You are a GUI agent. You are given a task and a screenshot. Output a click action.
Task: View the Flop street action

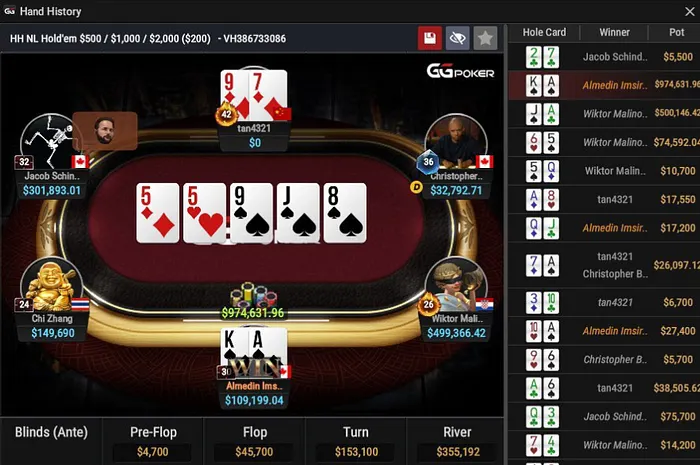(254, 441)
